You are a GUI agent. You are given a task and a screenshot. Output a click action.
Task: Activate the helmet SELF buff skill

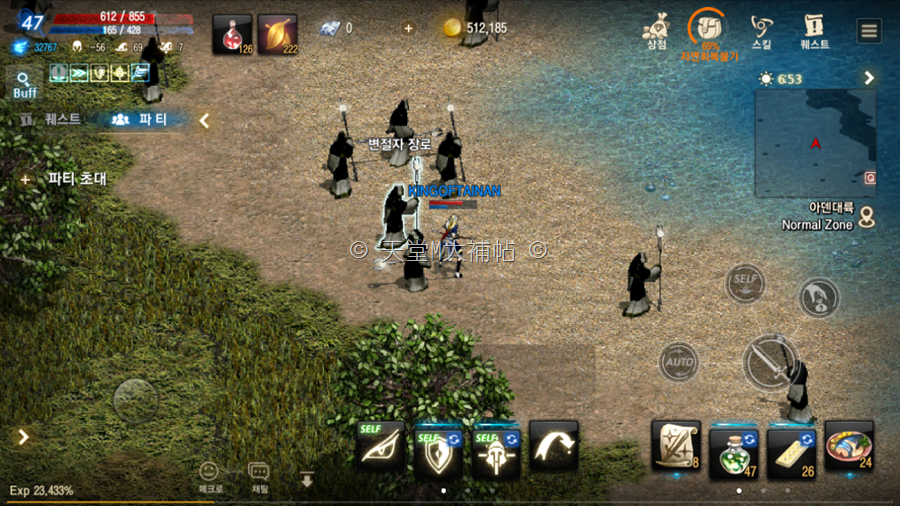coord(496,449)
